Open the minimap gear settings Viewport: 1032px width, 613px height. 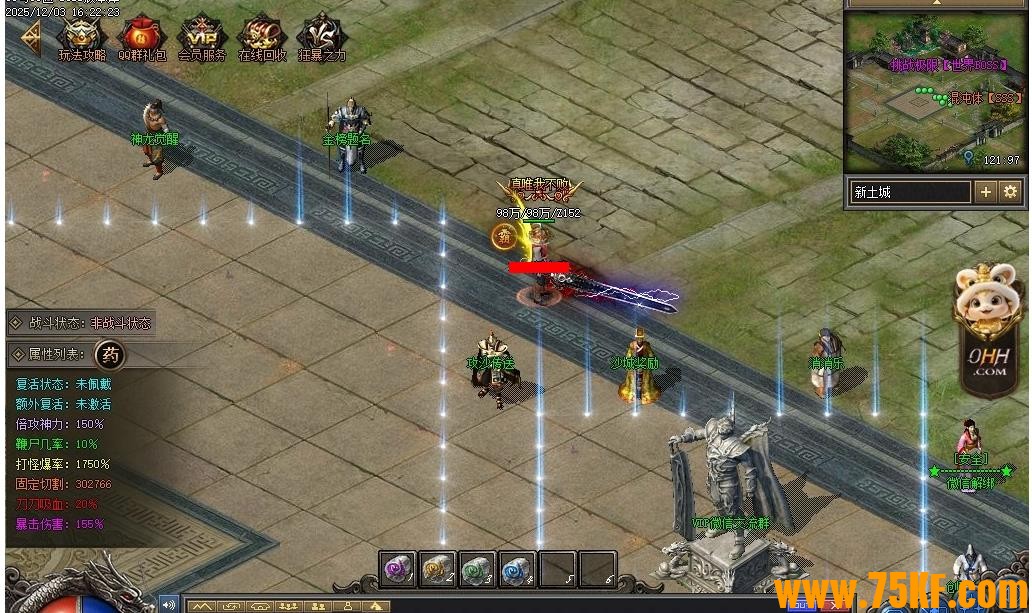click(x=1010, y=192)
